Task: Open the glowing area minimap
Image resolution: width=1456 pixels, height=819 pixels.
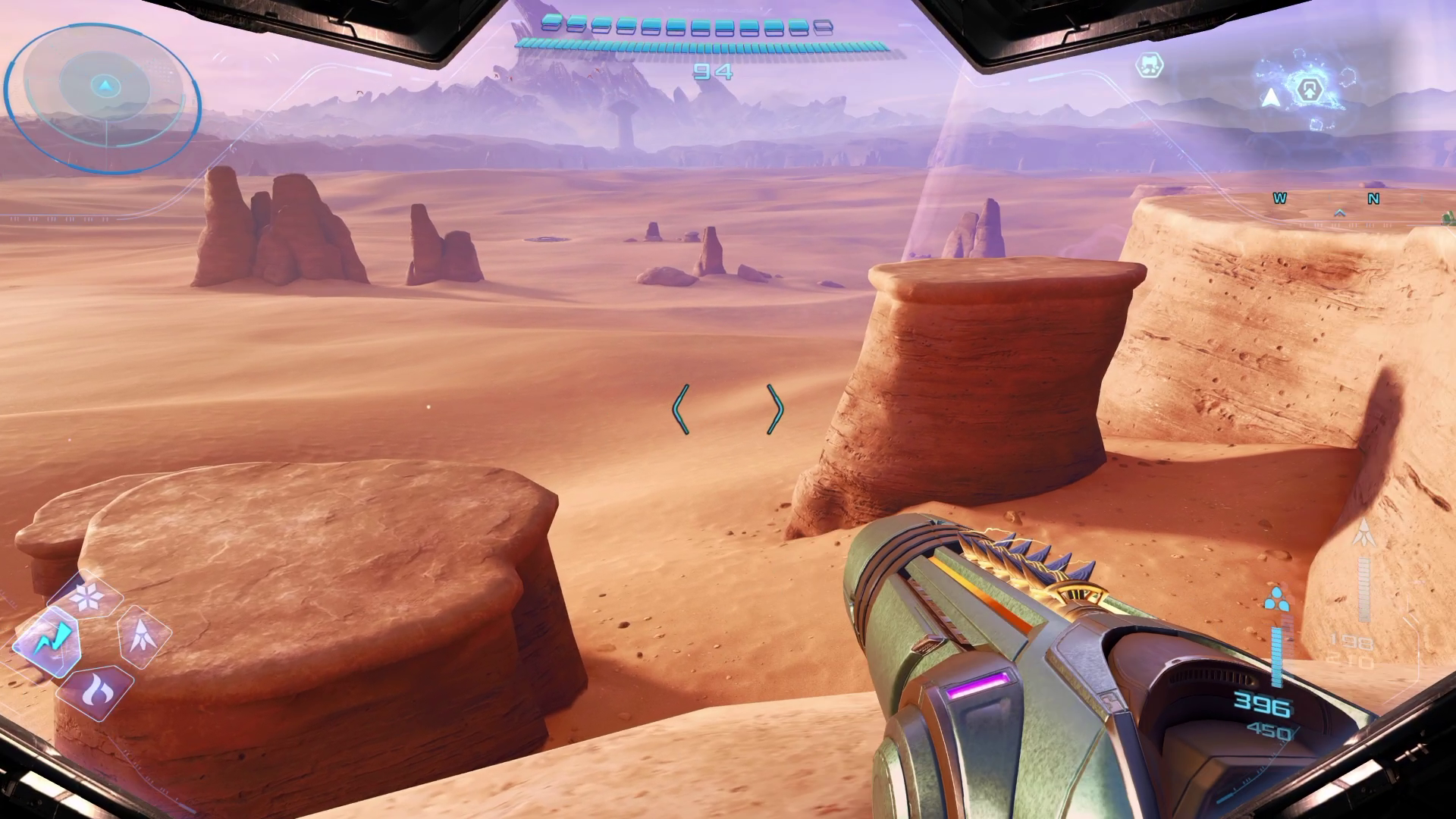Action: (x=1306, y=91)
